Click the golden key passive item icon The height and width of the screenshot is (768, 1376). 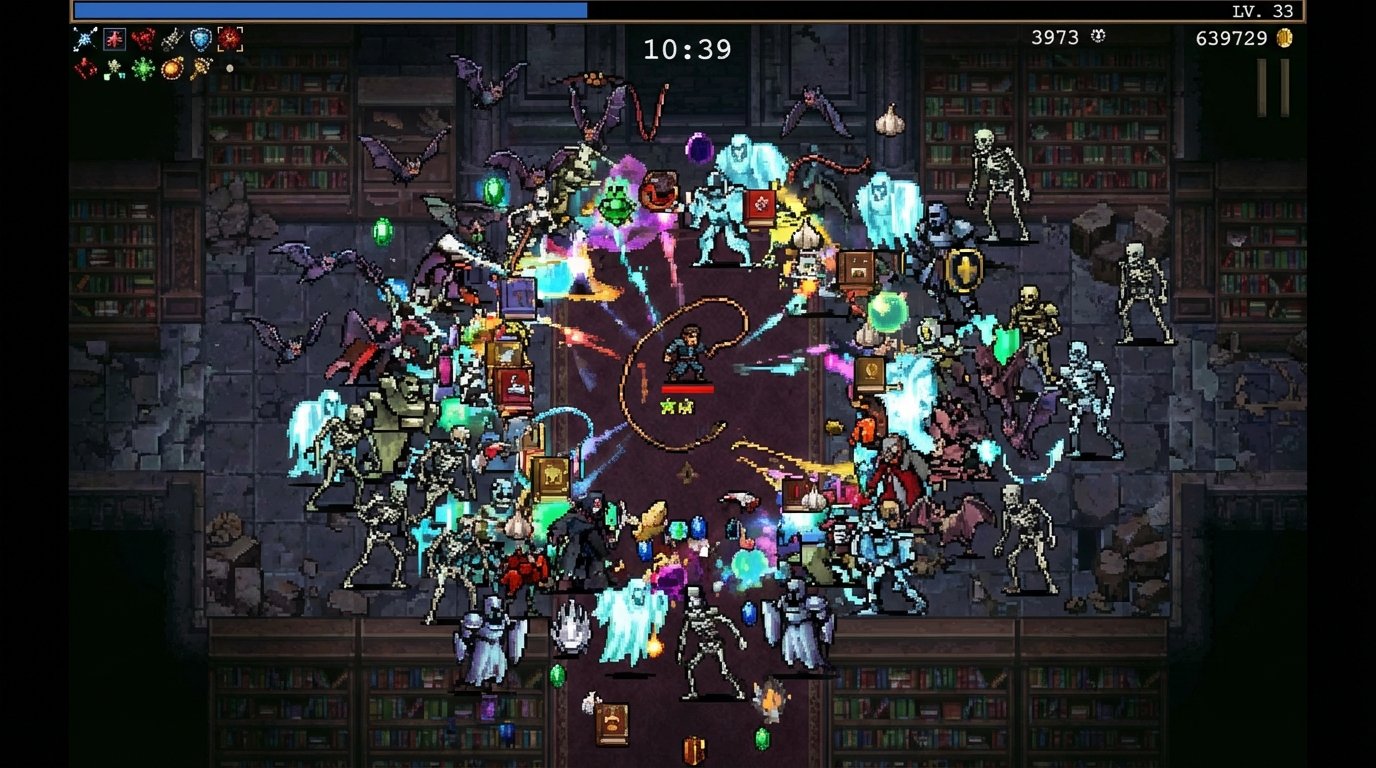(x=200, y=70)
